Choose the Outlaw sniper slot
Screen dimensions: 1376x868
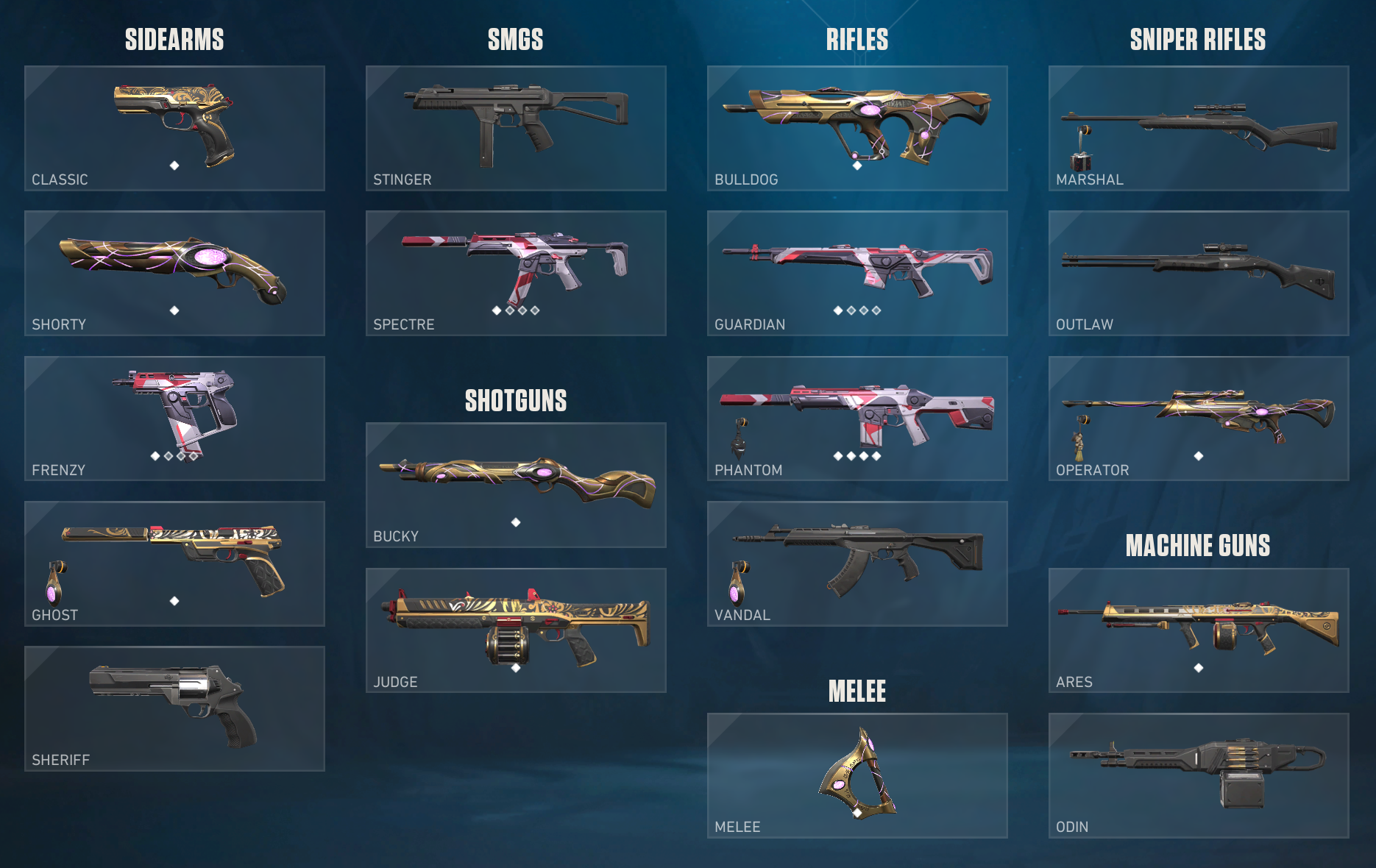pyautogui.click(x=1199, y=273)
